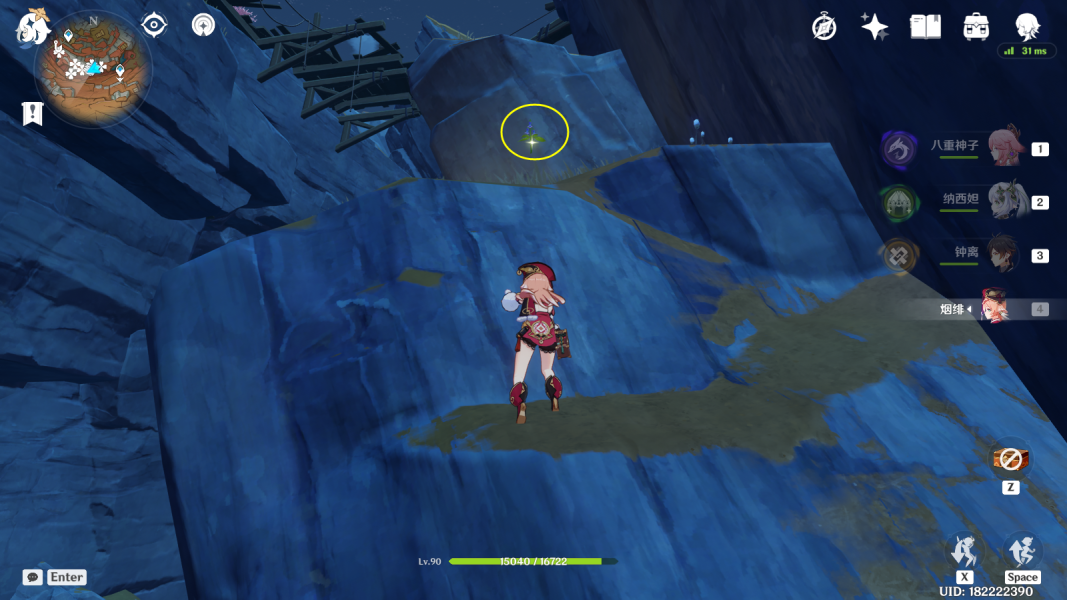This screenshot has width=1067, height=600.
Task: Open the compass events icon
Action: [824, 27]
